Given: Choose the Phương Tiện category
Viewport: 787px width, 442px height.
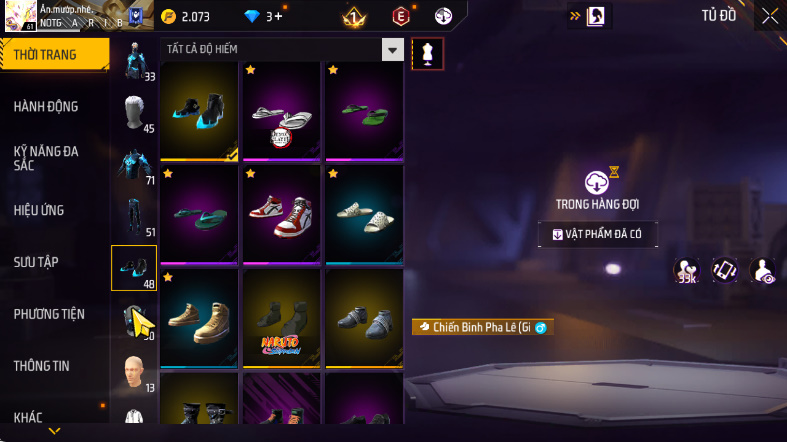Looking at the screenshot, I should [x=49, y=314].
